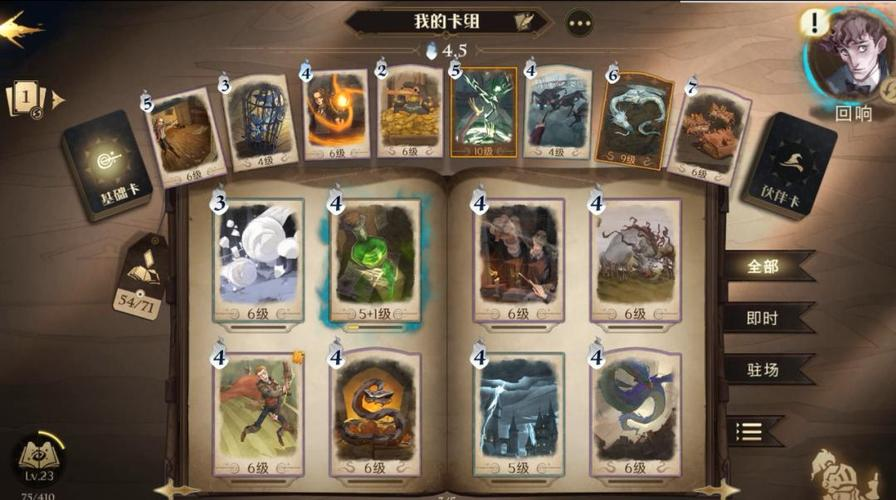Select the level 10 deck card
The image size is (896, 500).
484,112
